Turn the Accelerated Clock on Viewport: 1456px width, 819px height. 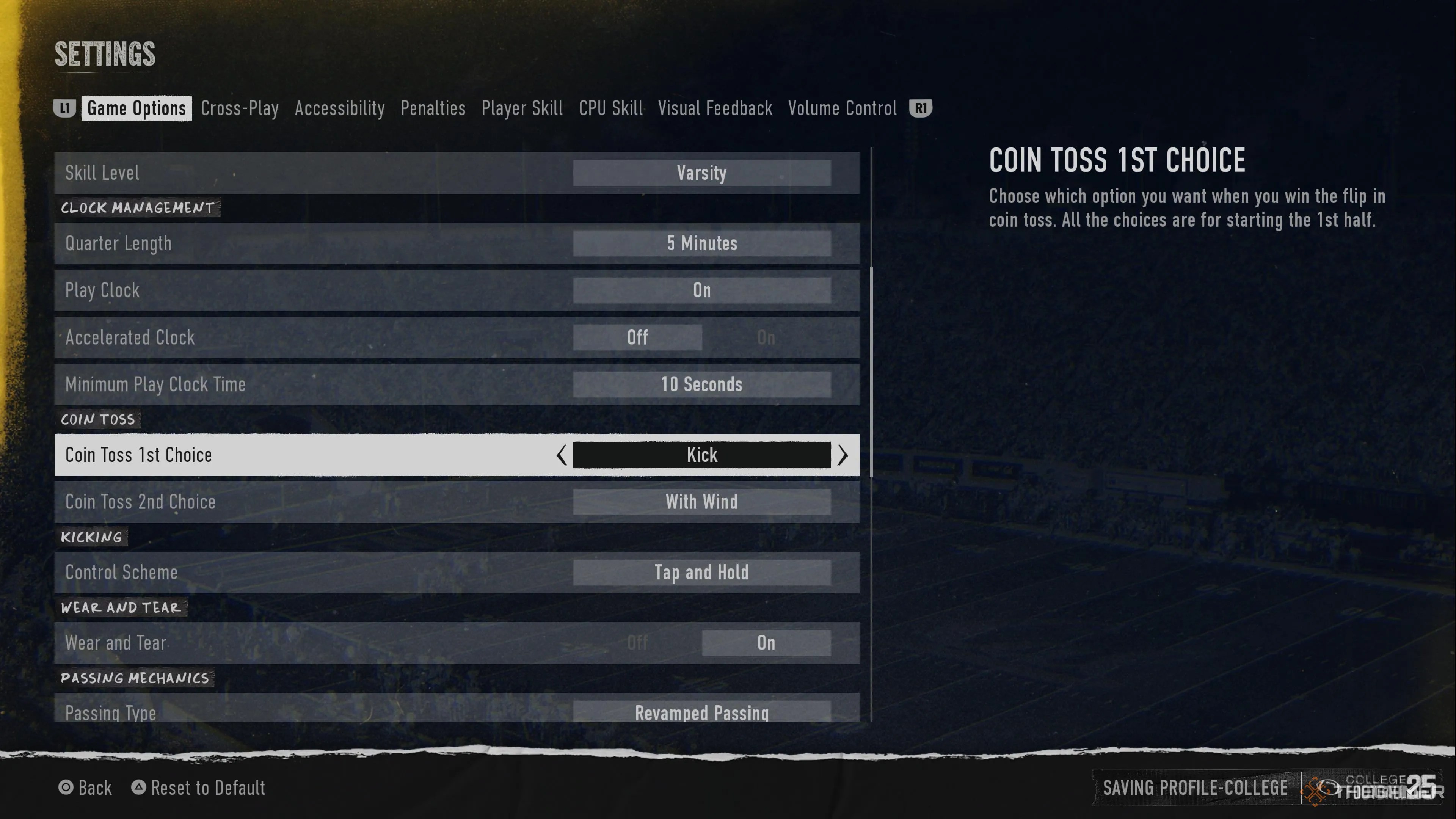tap(766, 337)
